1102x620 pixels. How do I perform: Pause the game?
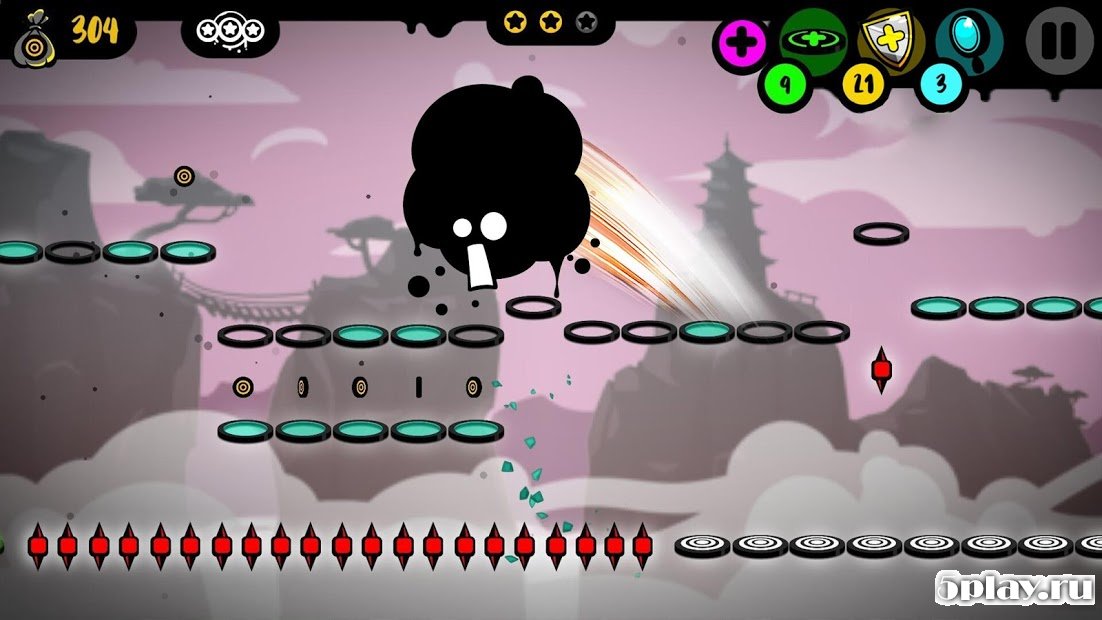[1058, 41]
